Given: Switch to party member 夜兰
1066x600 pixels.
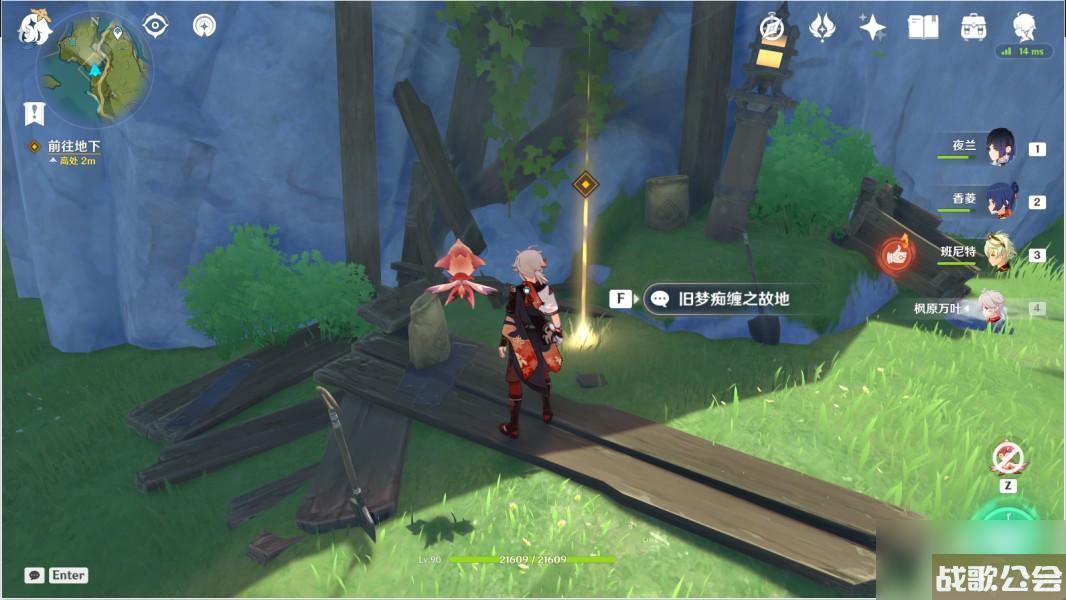Looking at the screenshot, I should (x=1000, y=147).
